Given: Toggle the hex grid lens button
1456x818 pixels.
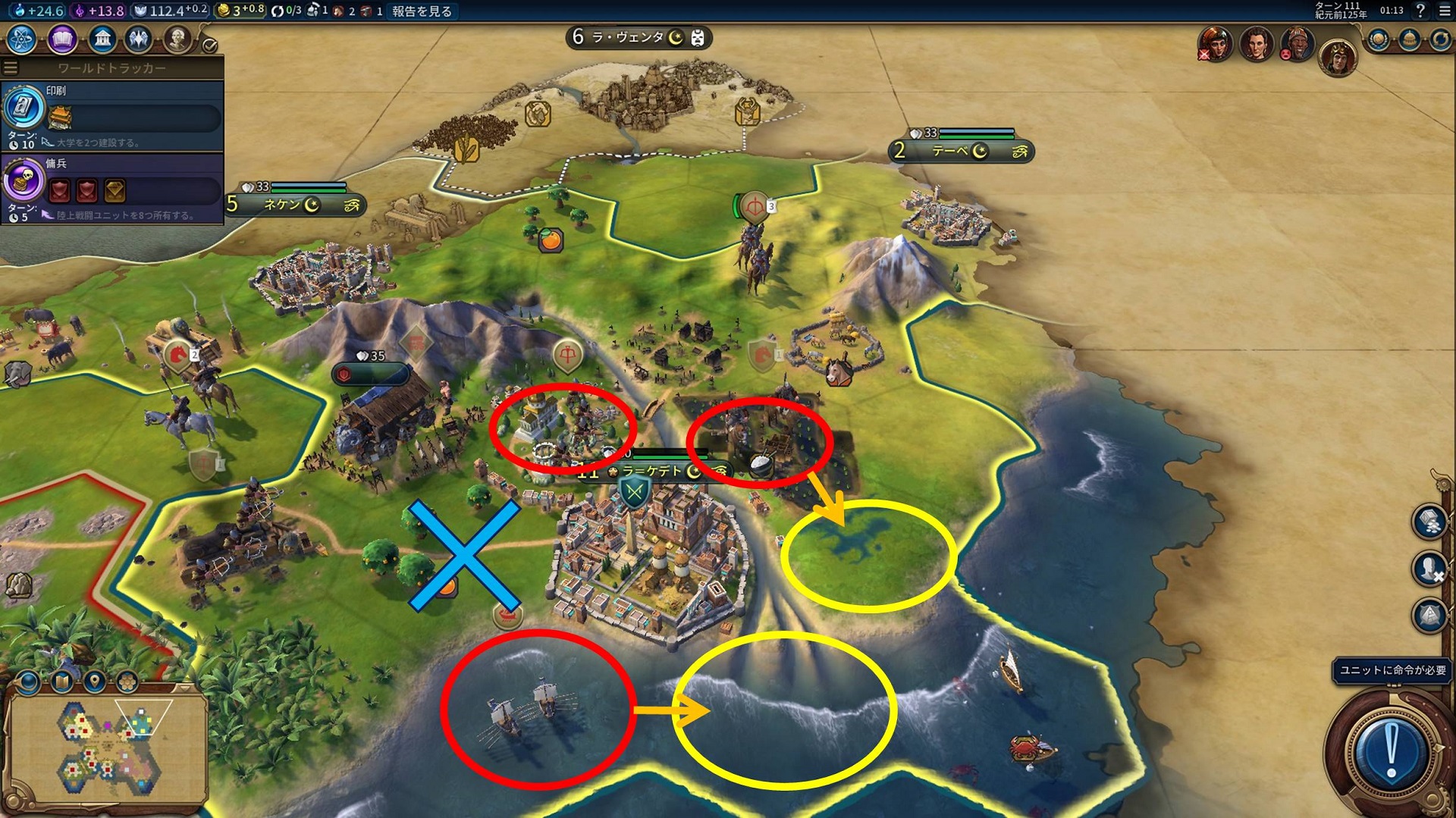Looking at the screenshot, I should click(x=127, y=682).
